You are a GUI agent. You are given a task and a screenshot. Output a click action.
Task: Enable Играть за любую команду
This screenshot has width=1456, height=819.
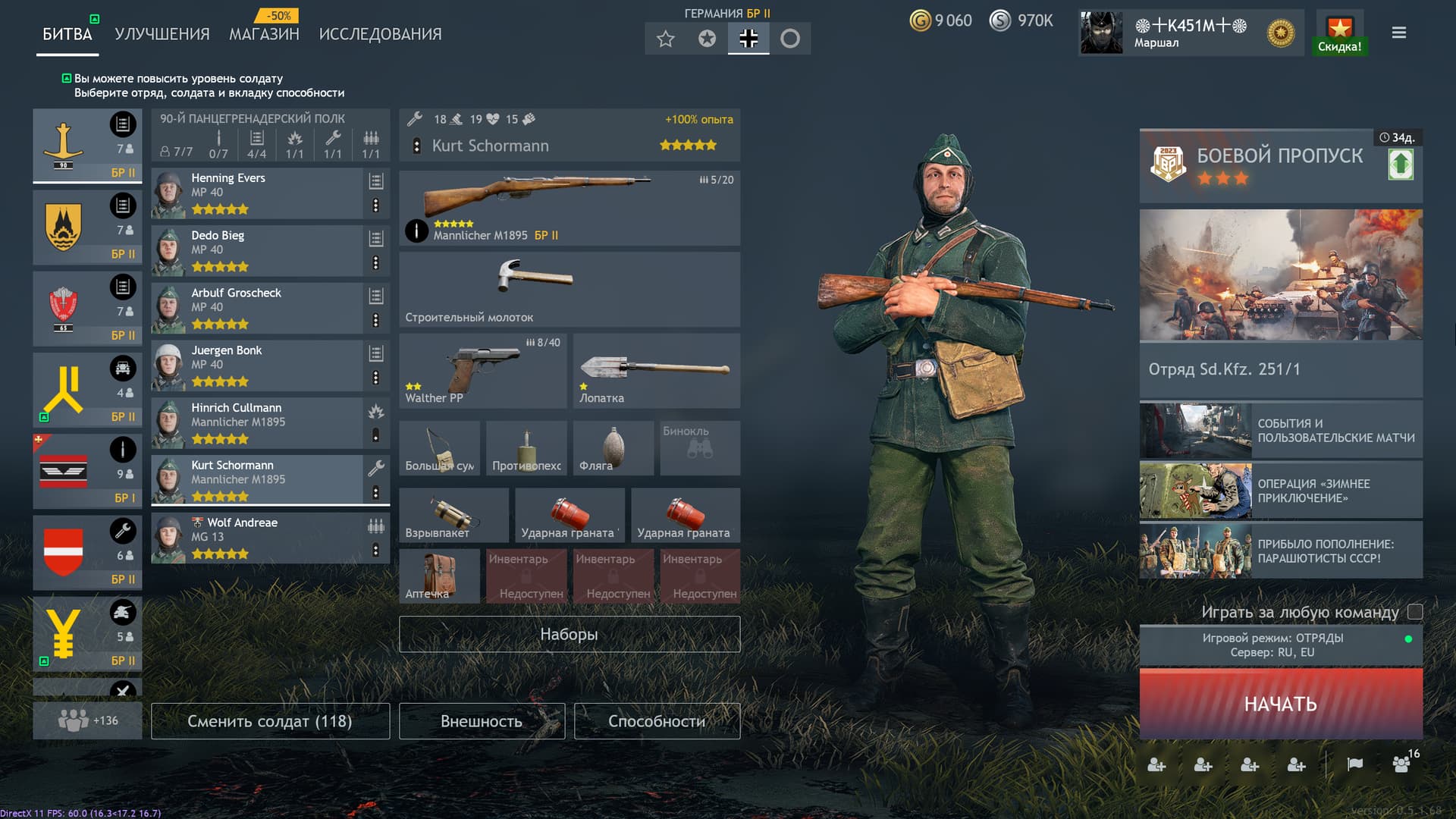(1414, 611)
